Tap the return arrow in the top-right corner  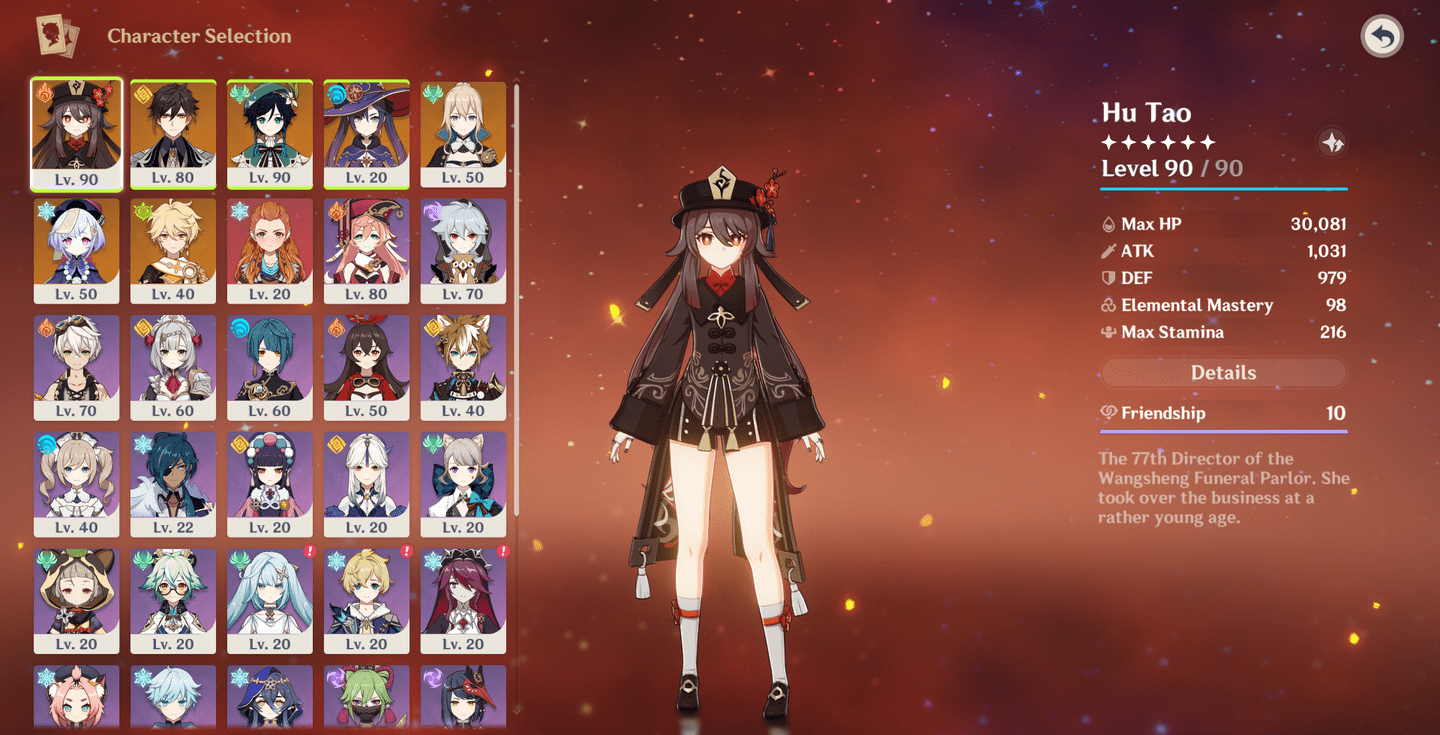(x=1384, y=35)
